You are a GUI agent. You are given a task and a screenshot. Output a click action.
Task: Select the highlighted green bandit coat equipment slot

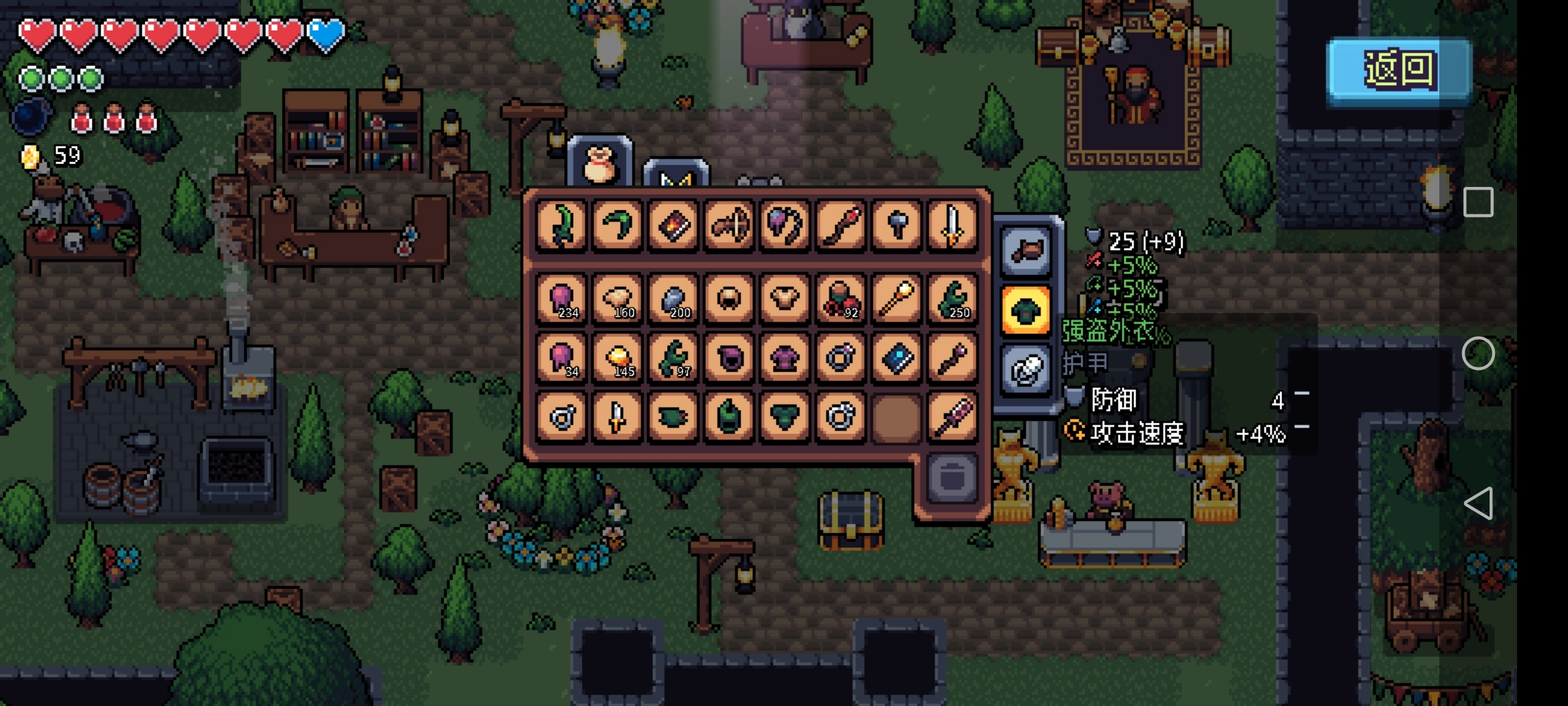pyautogui.click(x=1026, y=310)
